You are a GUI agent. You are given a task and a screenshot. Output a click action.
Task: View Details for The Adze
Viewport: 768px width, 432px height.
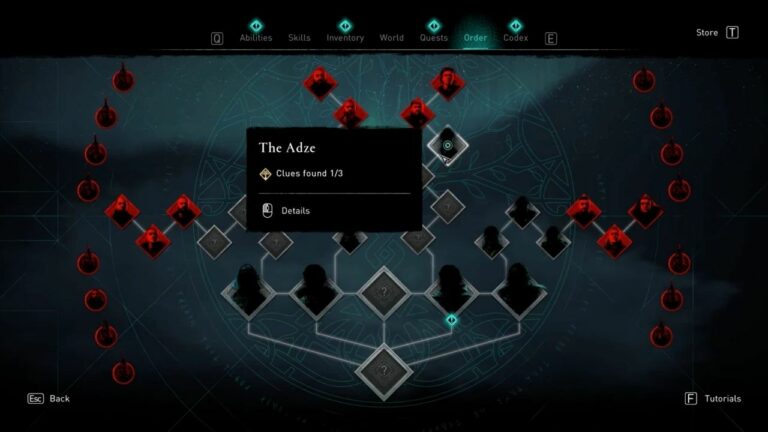(295, 211)
